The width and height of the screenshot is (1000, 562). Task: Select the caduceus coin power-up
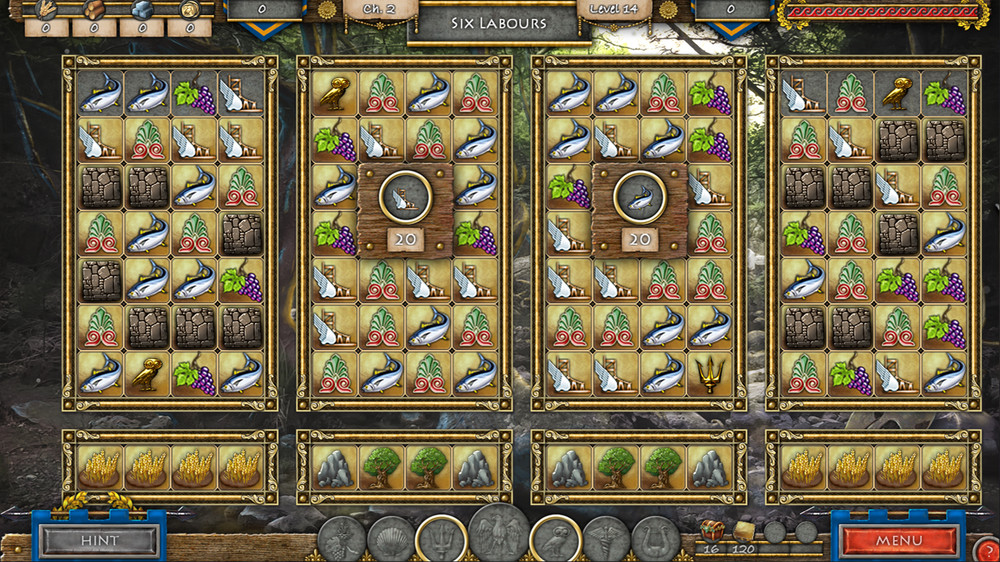point(606,540)
